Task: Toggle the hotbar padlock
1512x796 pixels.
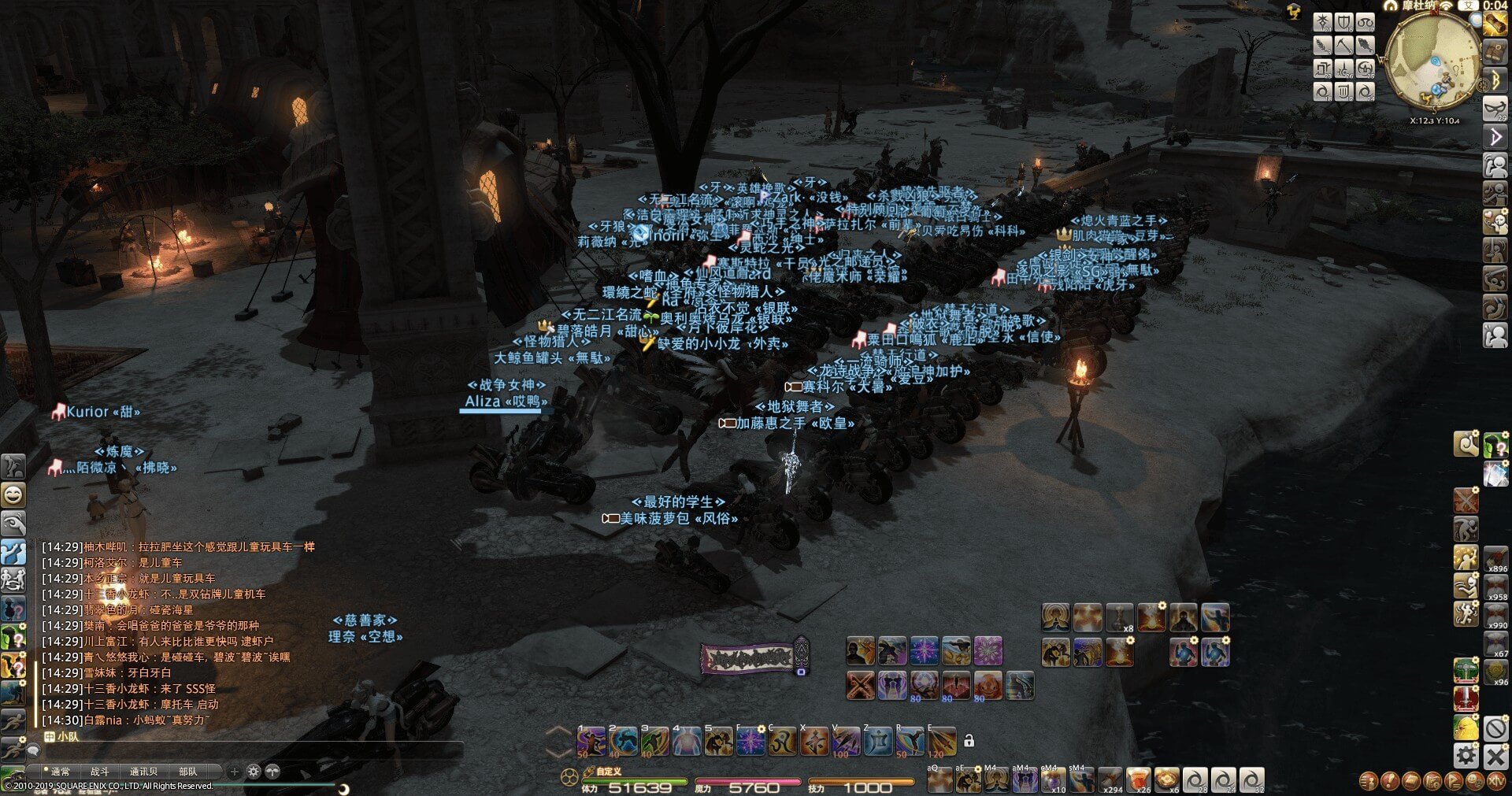Action: tap(969, 741)
